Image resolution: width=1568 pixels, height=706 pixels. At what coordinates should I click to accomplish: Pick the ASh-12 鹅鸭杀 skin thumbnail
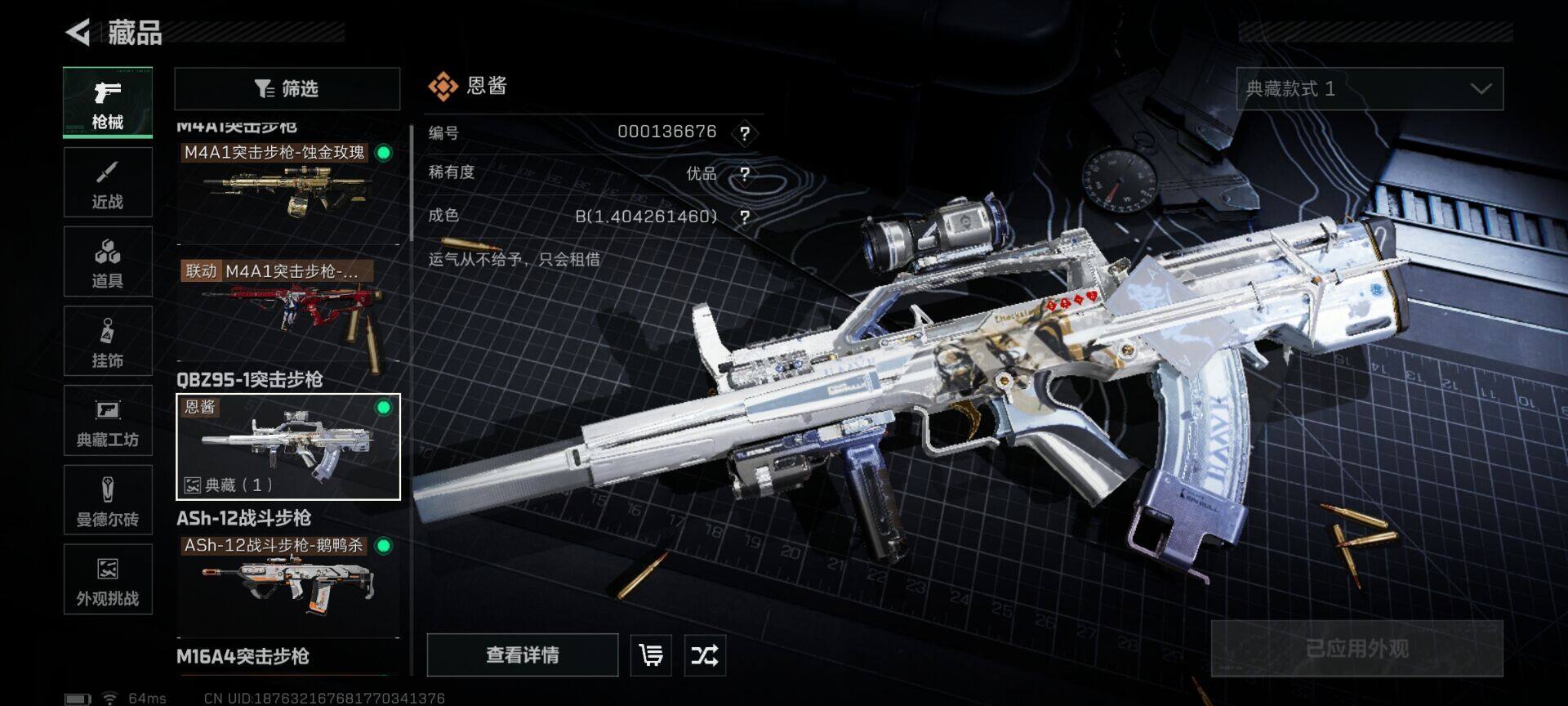tap(287, 582)
